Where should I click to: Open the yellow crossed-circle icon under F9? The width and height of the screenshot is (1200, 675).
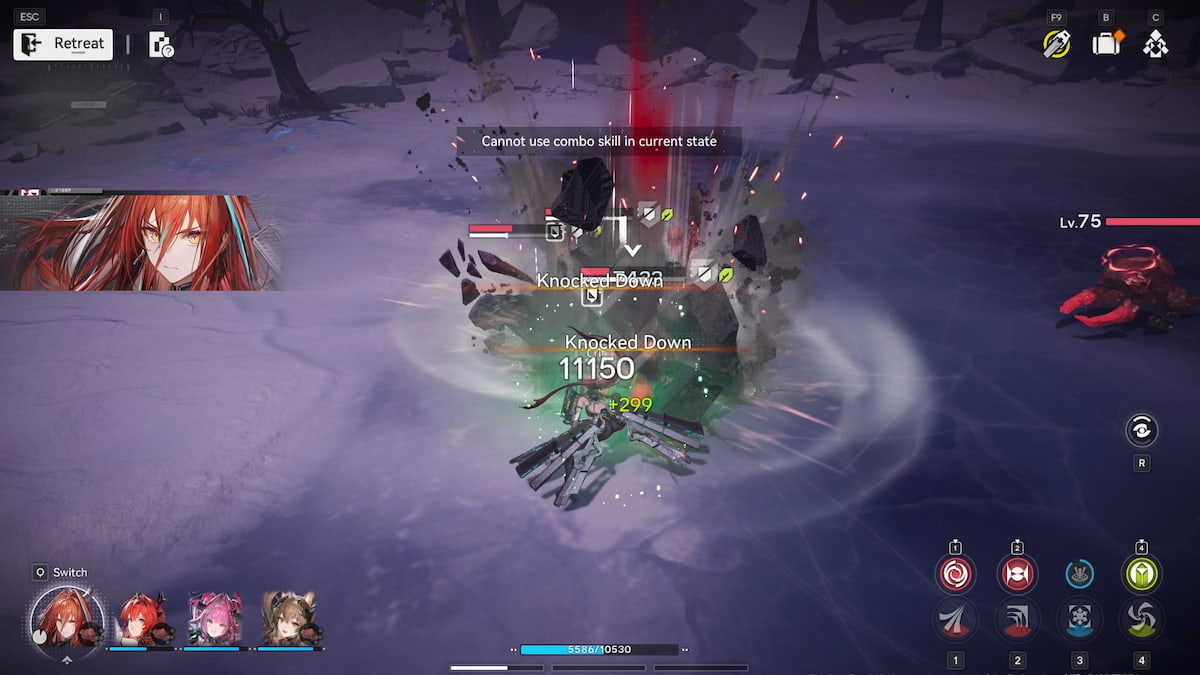coord(1056,44)
